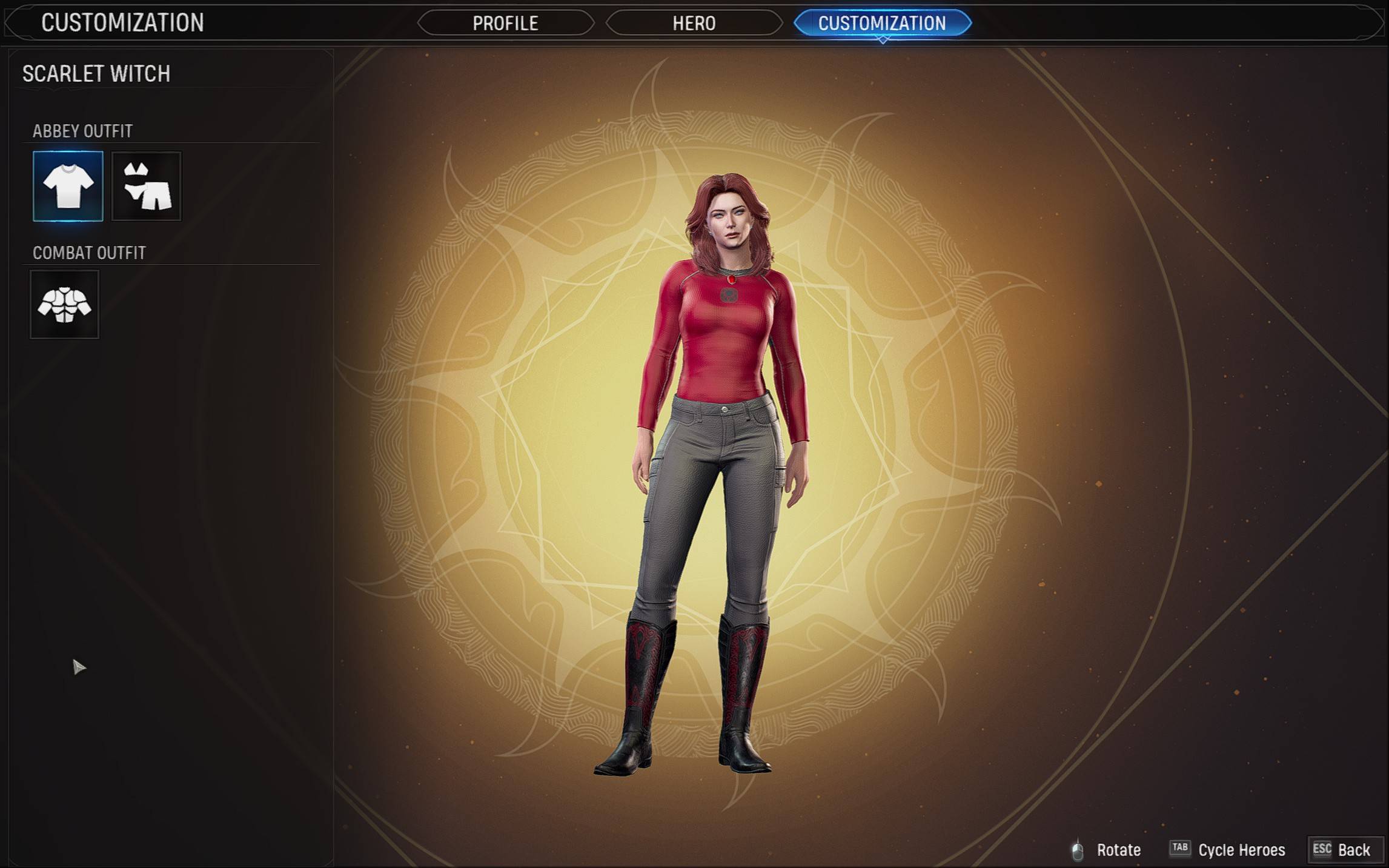The image size is (1389, 868).
Task: Expand the Combat Outfit section header
Action: (x=88, y=254)
